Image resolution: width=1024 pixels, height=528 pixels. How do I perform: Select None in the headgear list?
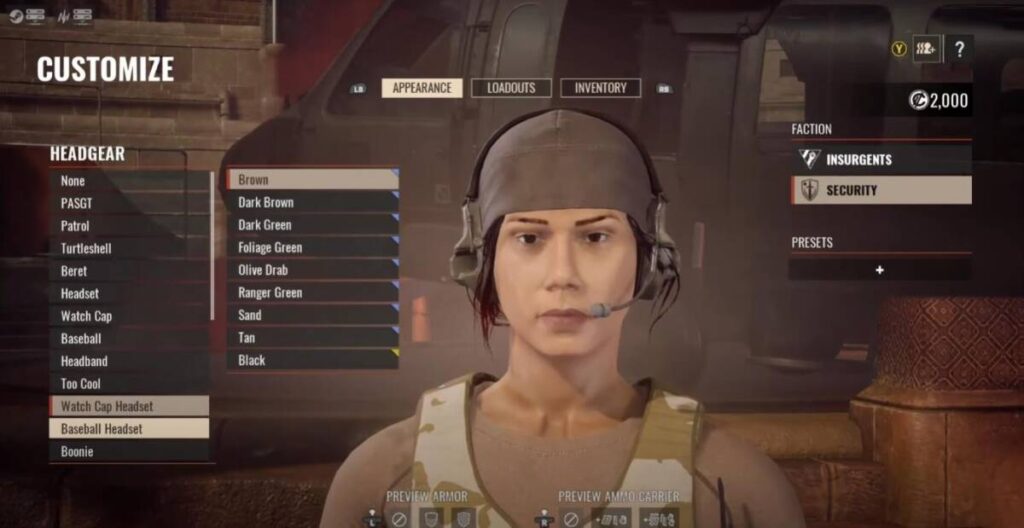129,181
